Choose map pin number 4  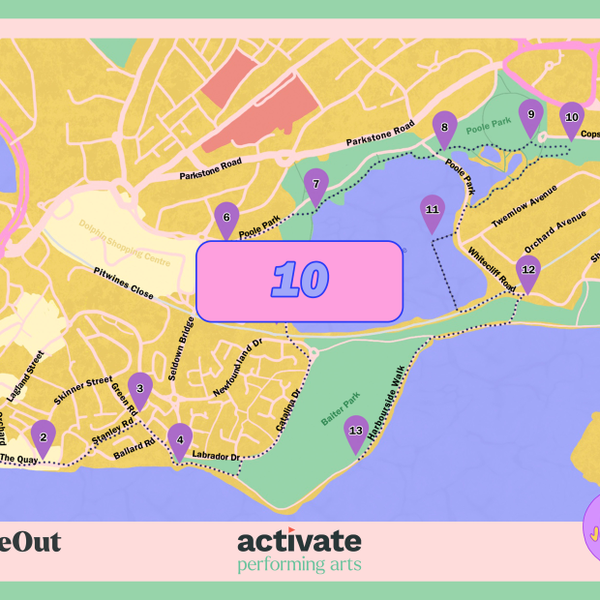tap(180, 438)
